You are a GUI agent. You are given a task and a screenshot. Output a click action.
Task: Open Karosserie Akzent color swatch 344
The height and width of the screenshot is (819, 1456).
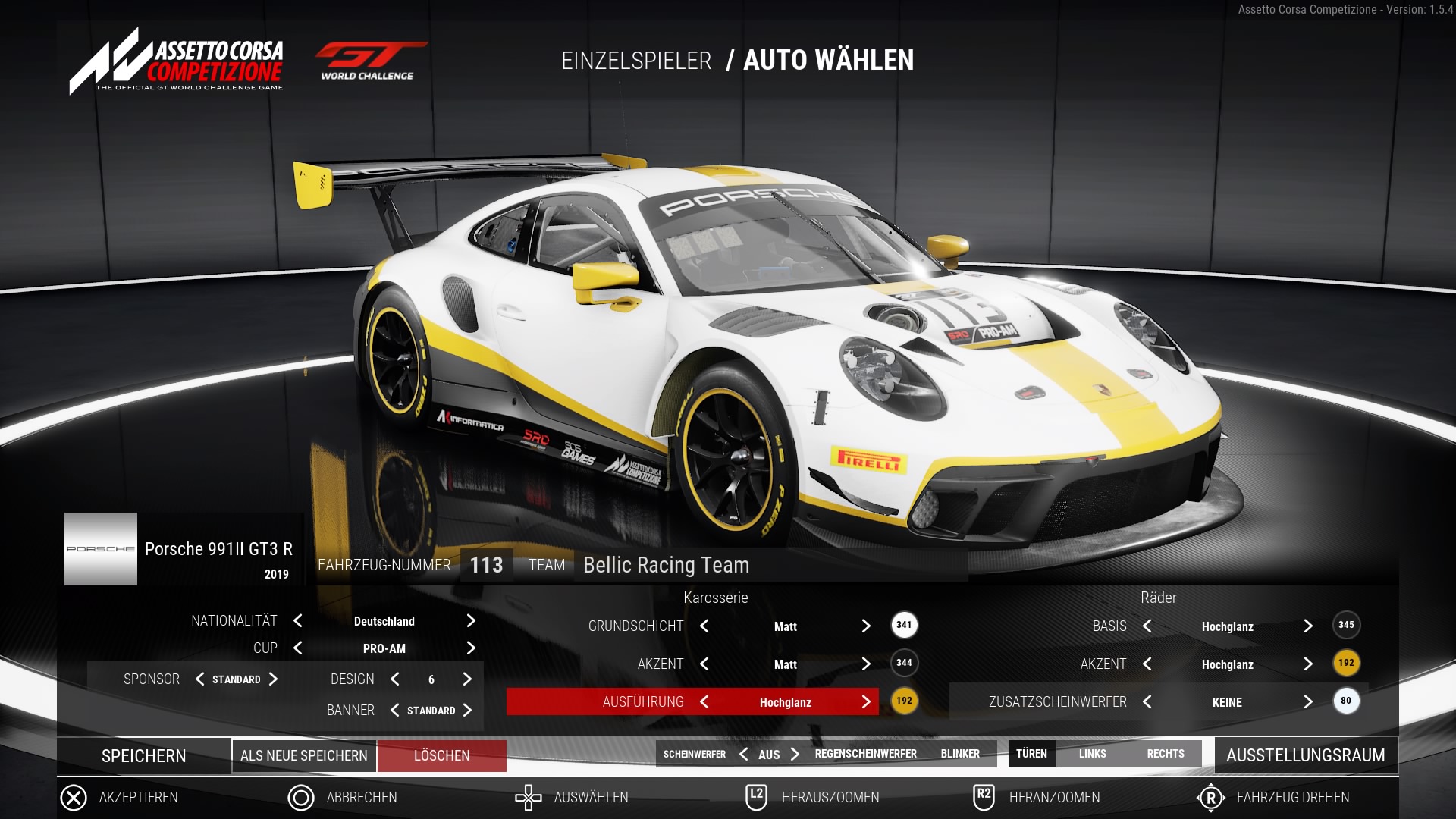point(904,664)
